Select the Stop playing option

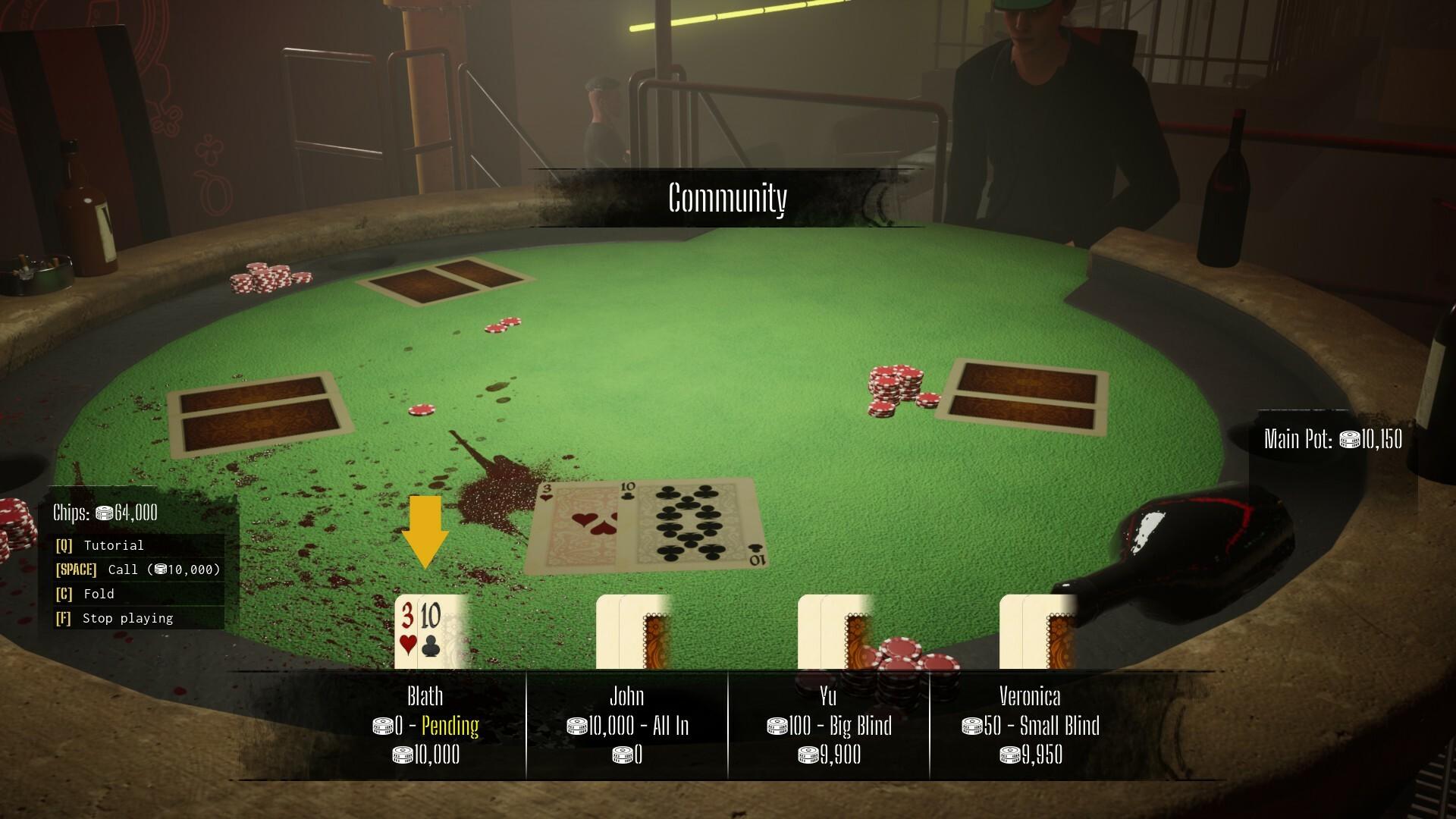click(x=126, y=618)
